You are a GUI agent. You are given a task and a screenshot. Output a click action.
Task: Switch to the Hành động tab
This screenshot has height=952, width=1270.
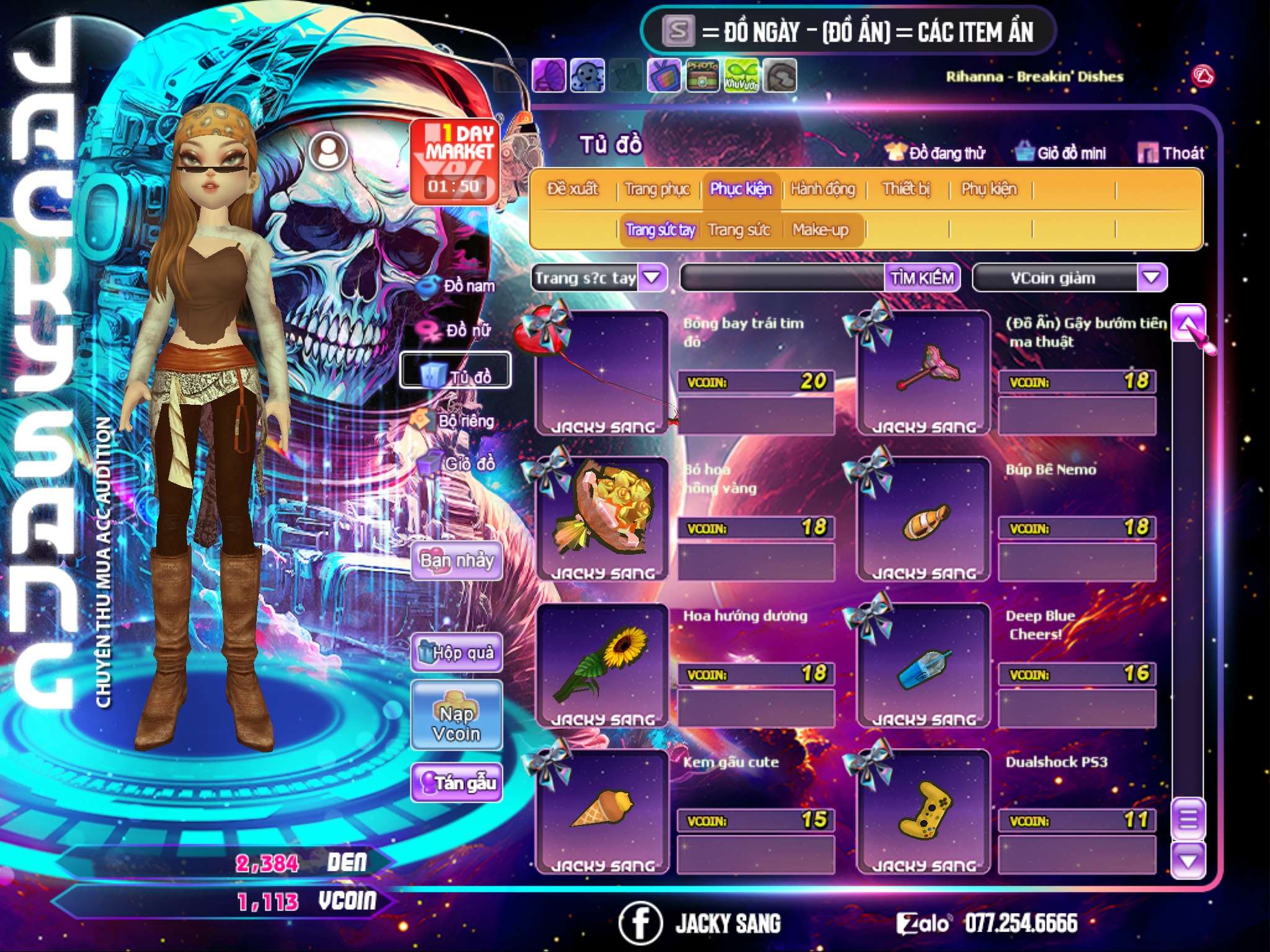tap(822, 189)
